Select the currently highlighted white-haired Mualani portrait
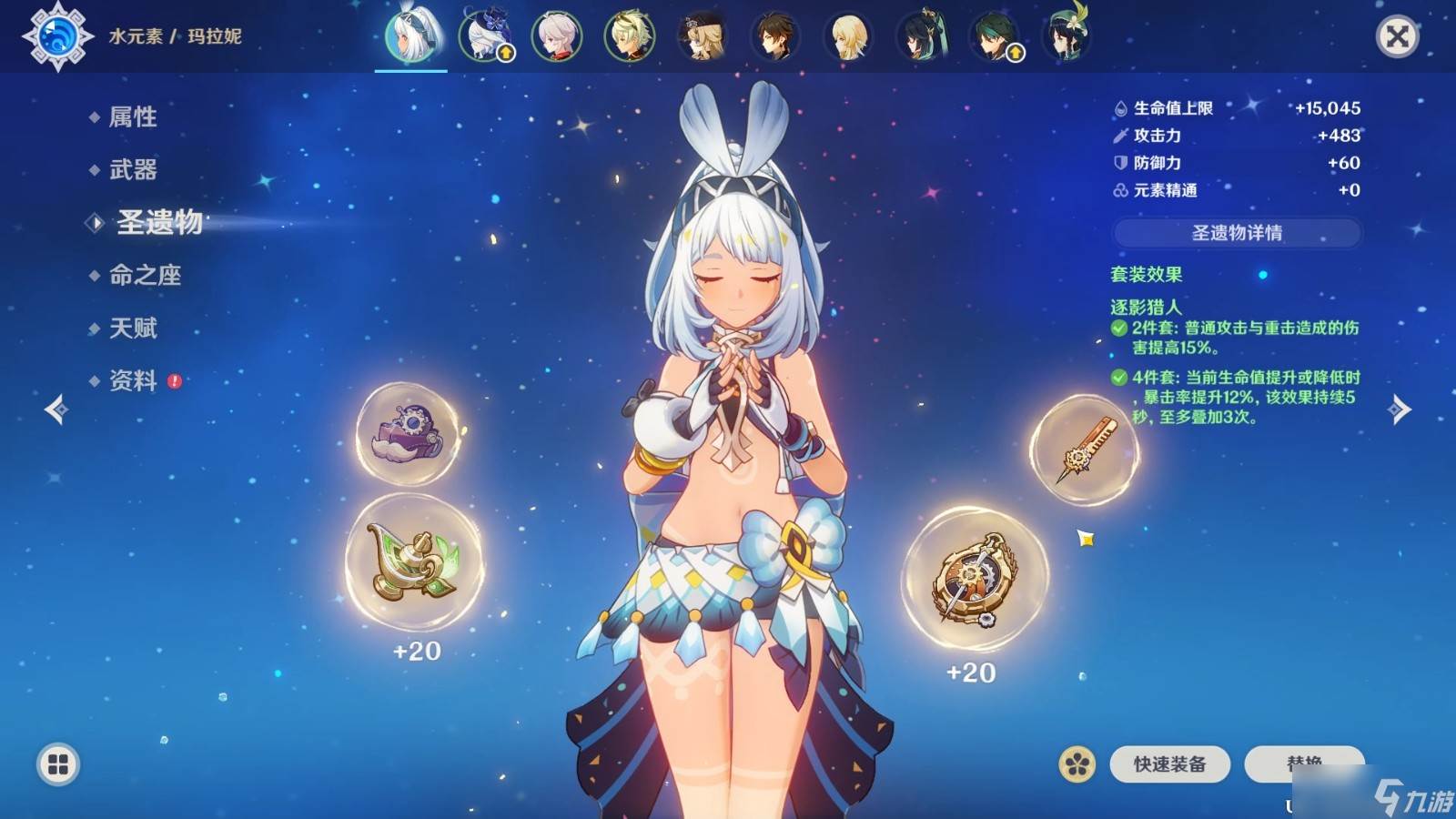This screenshot has height=819, width=1456. [410, 37]
